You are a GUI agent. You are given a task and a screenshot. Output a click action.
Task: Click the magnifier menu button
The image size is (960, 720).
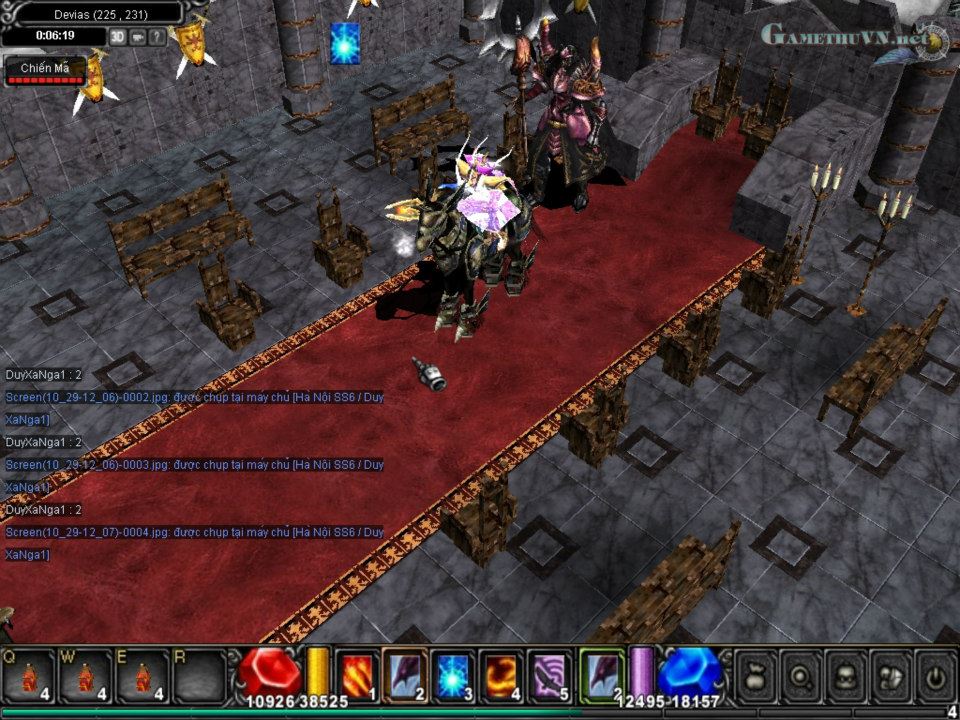tap(801, 675)
